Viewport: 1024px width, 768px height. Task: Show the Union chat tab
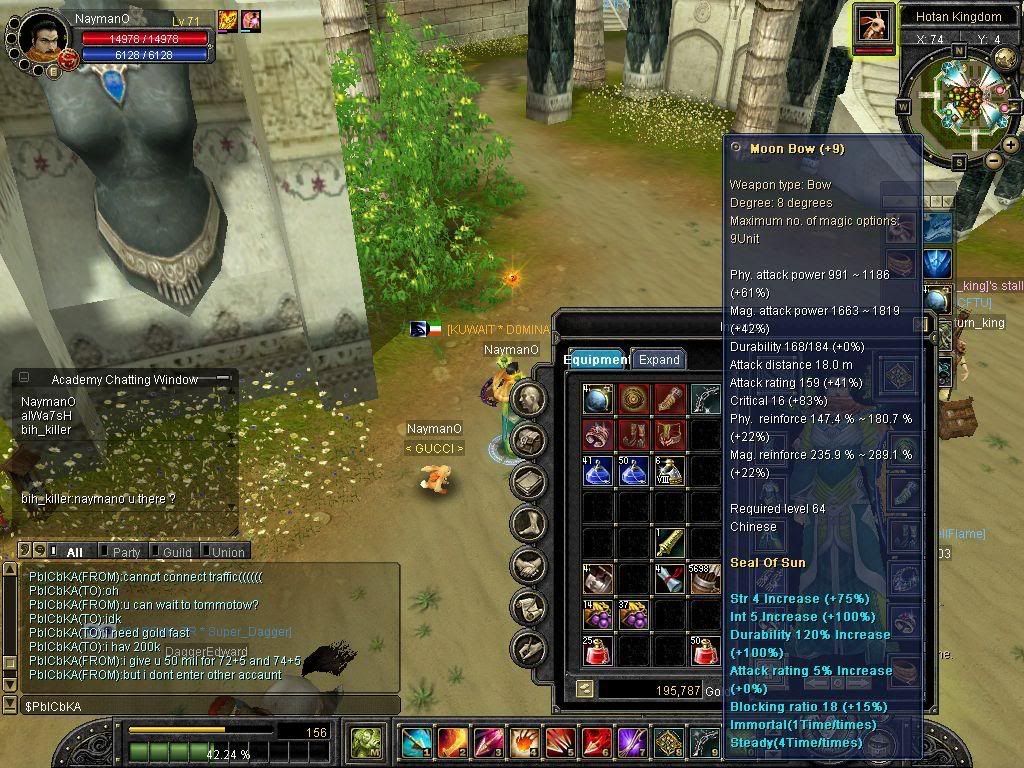tap(228, 552)
